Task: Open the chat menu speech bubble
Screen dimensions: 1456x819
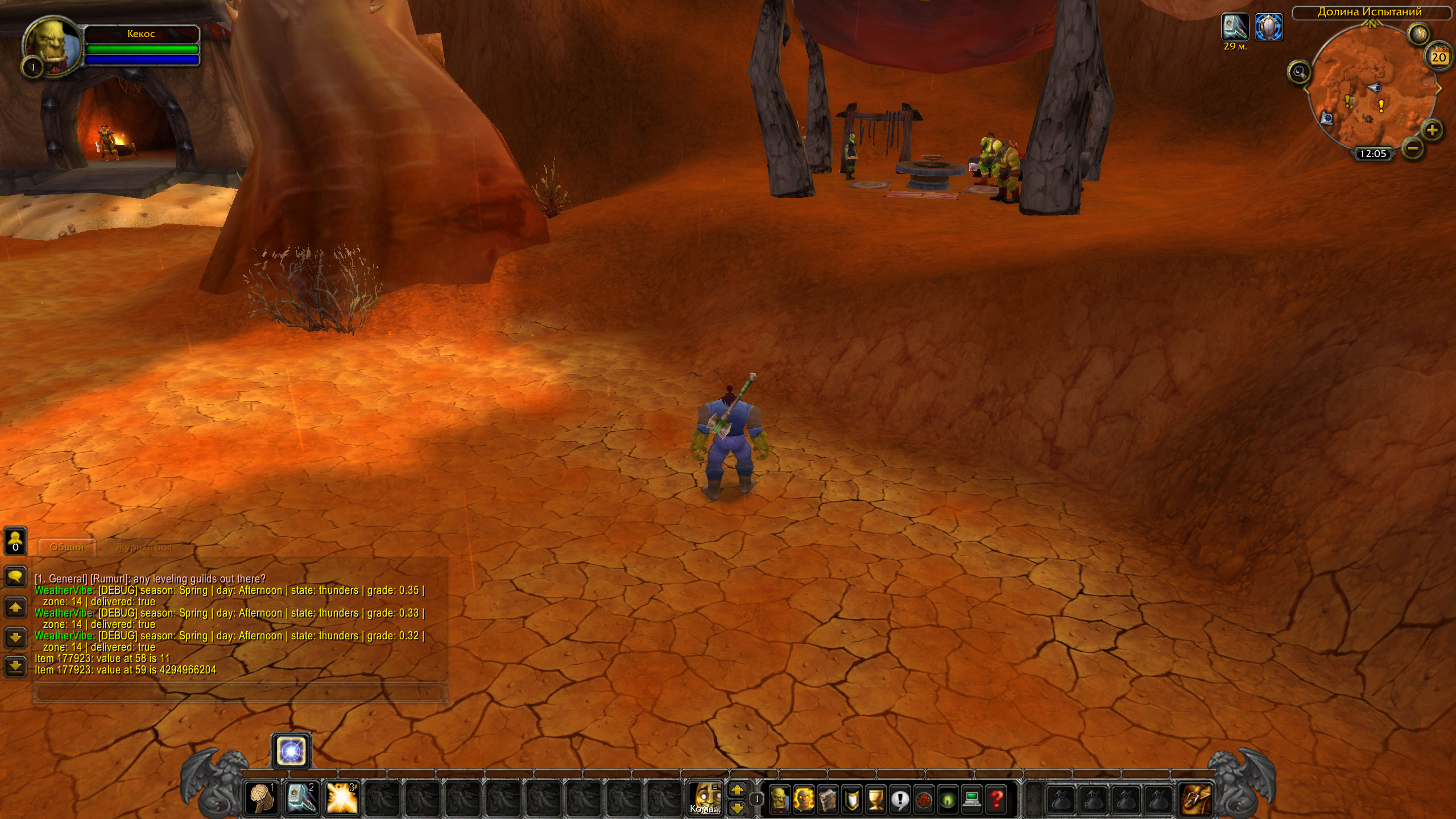Action: (15, 576)
